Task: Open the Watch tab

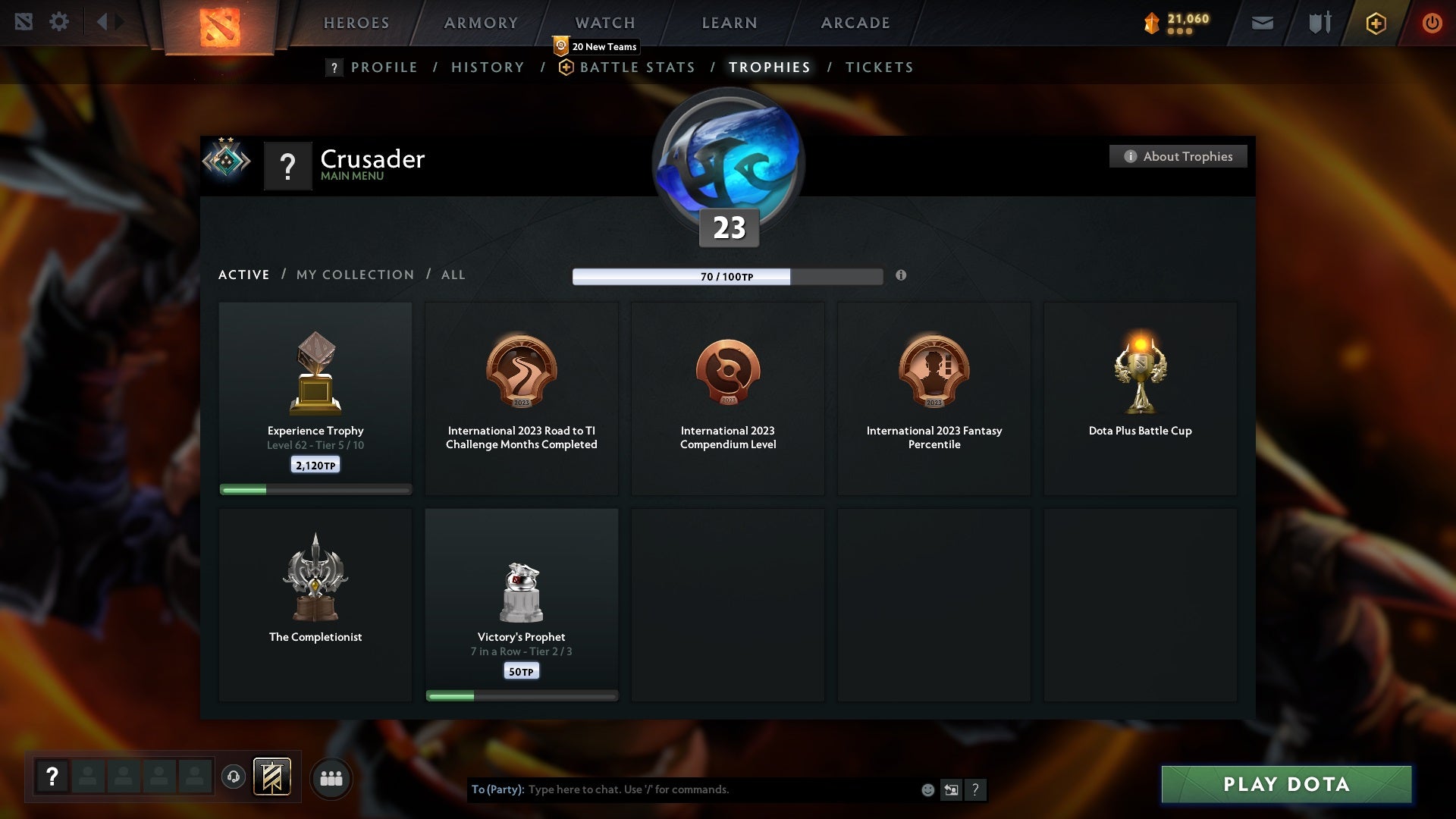Action: 605,23
